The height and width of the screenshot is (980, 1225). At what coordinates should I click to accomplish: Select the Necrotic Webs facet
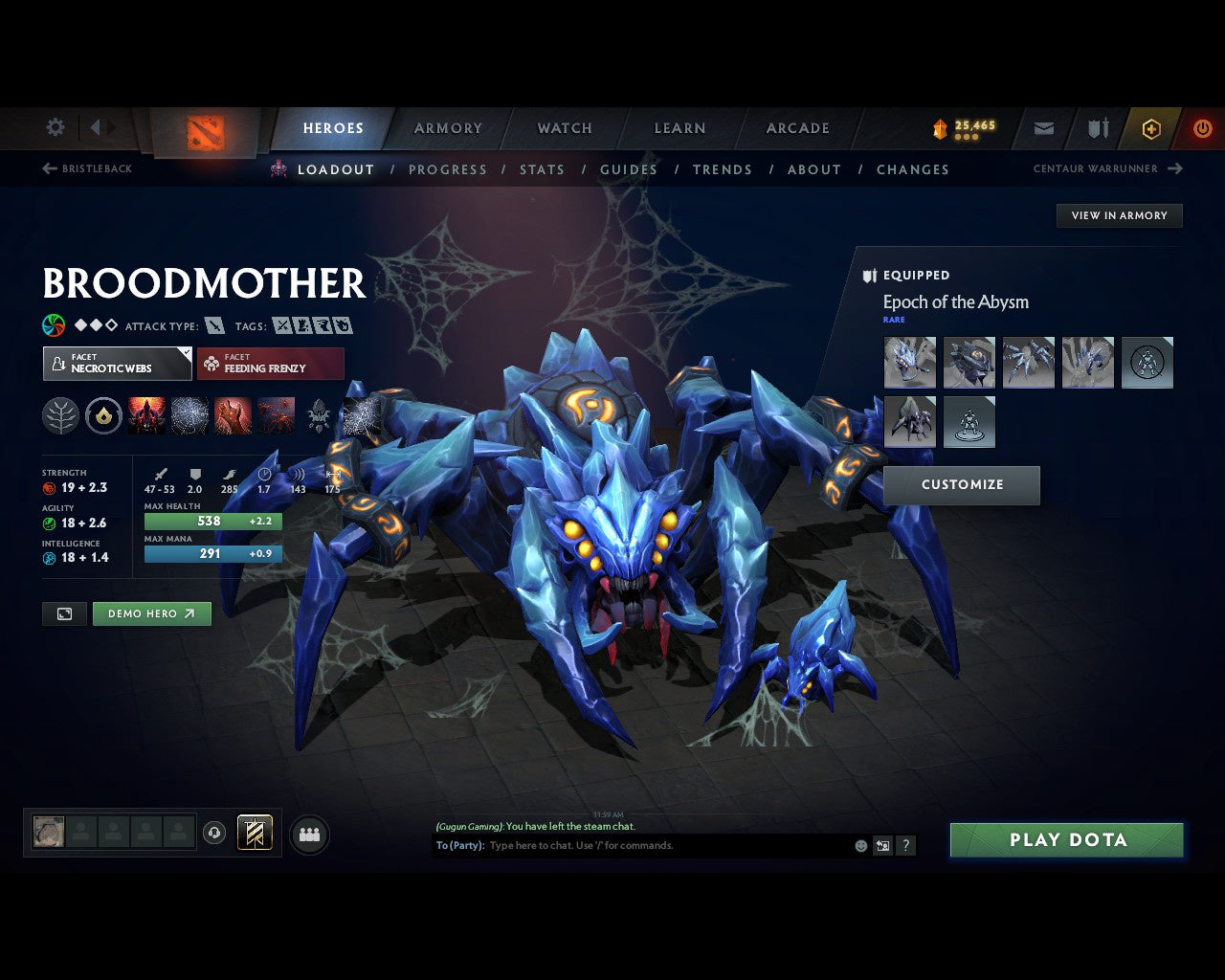(116, 363)
